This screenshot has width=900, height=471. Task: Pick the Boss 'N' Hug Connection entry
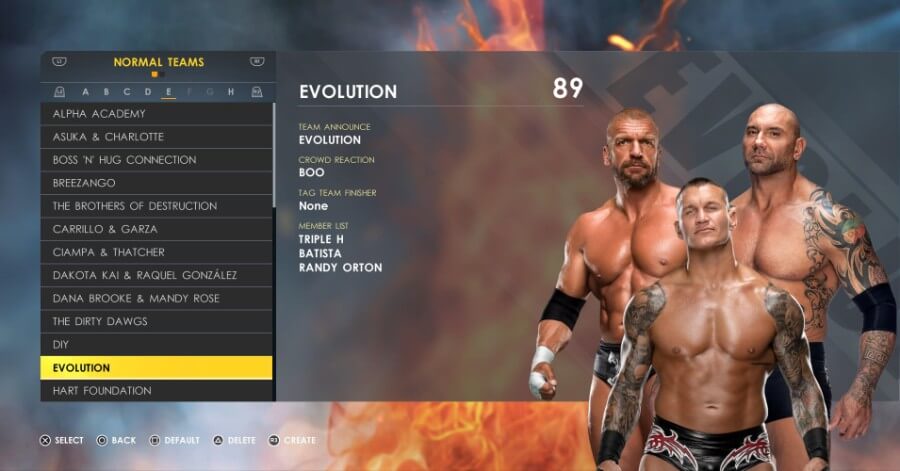point(156,160)
